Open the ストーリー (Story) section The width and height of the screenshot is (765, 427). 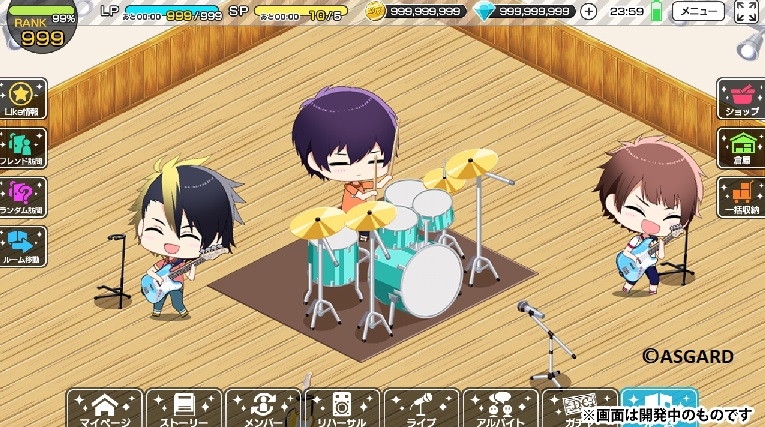[x=184, y=408]
